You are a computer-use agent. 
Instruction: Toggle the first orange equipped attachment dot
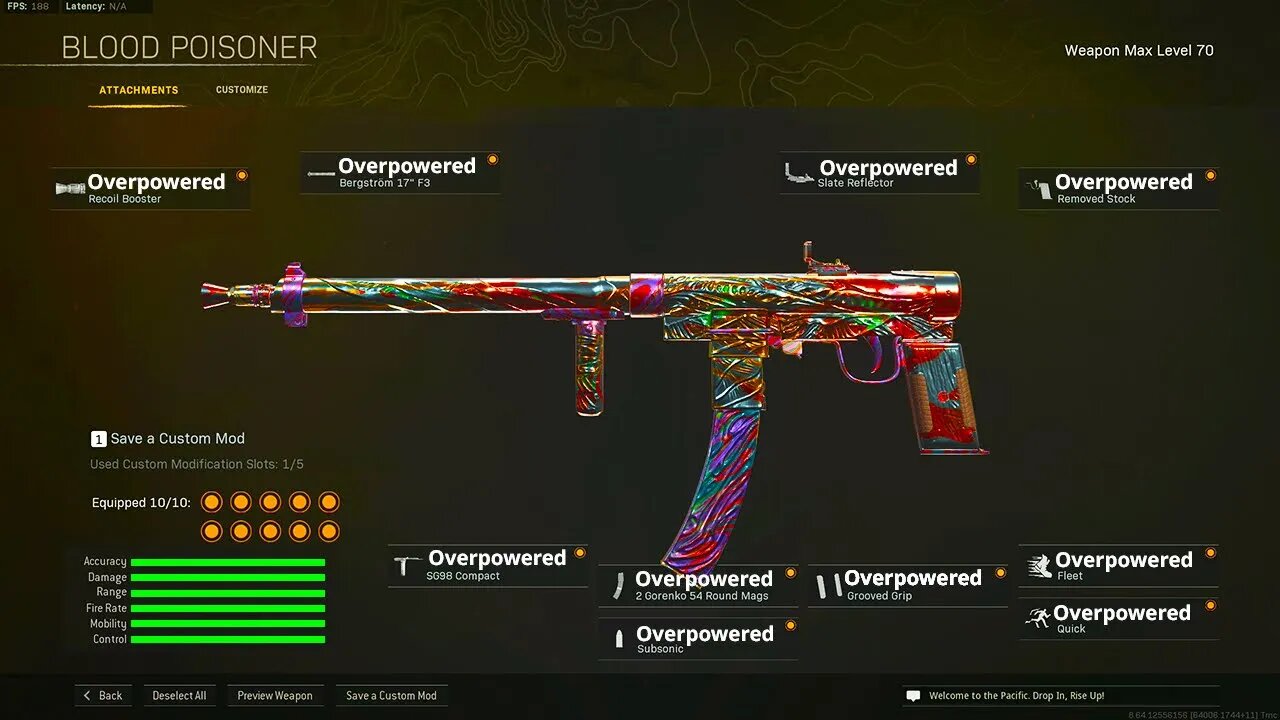click(x=211, y=501)
